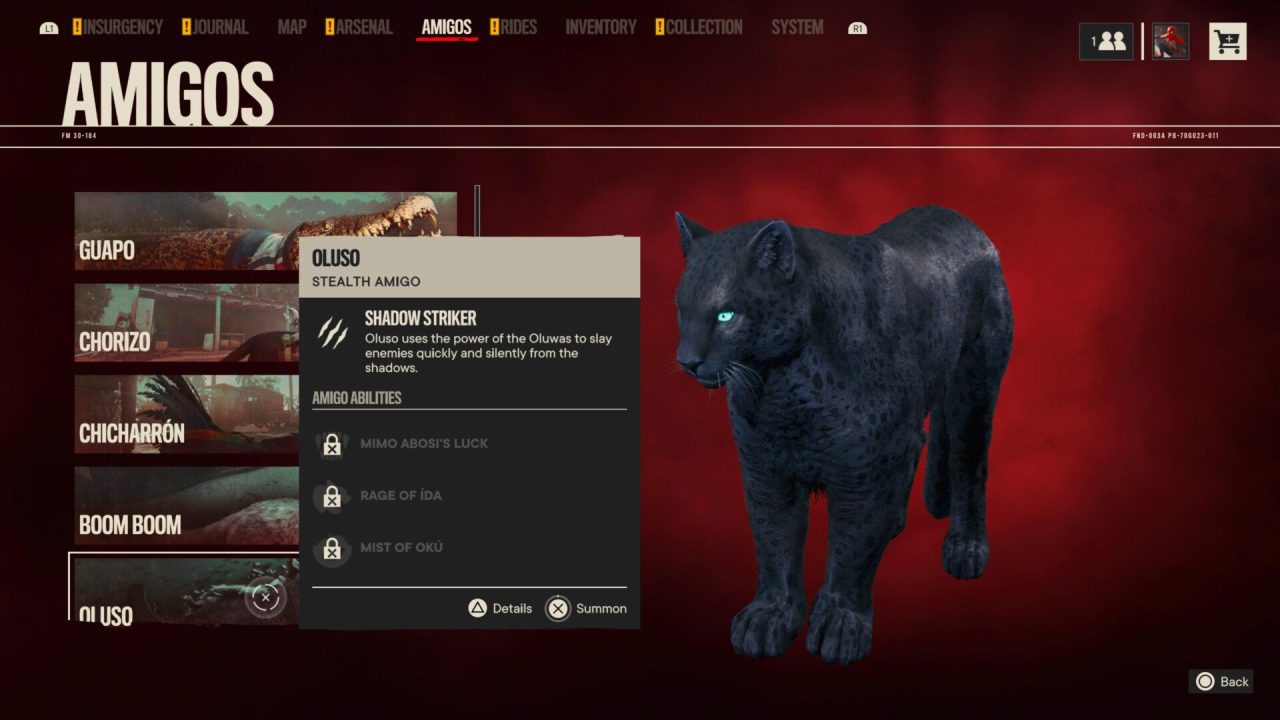Open the Inventory tab
The height and width of the screenshot is (720, 1280).
pos(600,27)
